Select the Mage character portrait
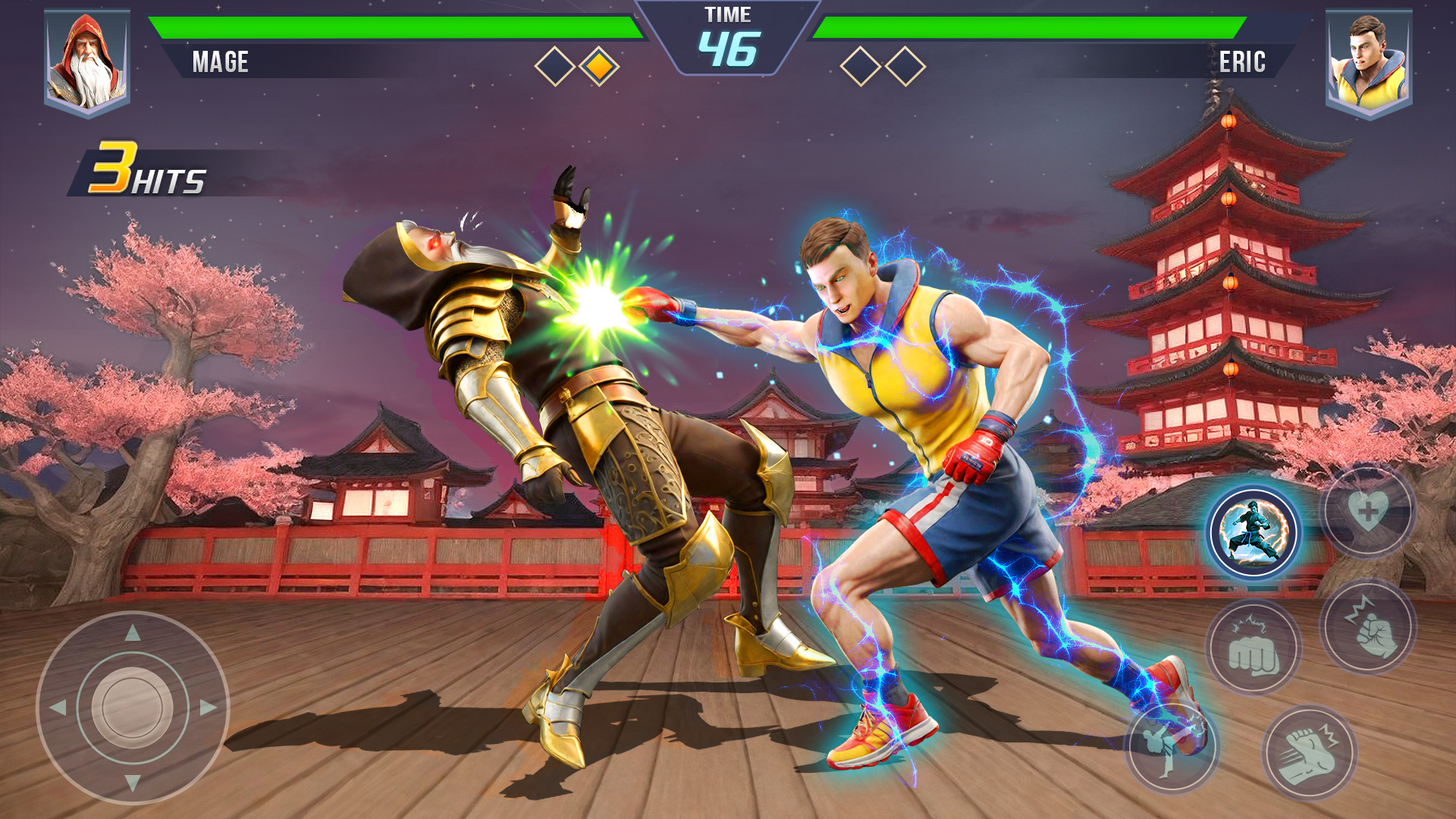Viewport: 1456px width, 819px height. coord(87,63)
